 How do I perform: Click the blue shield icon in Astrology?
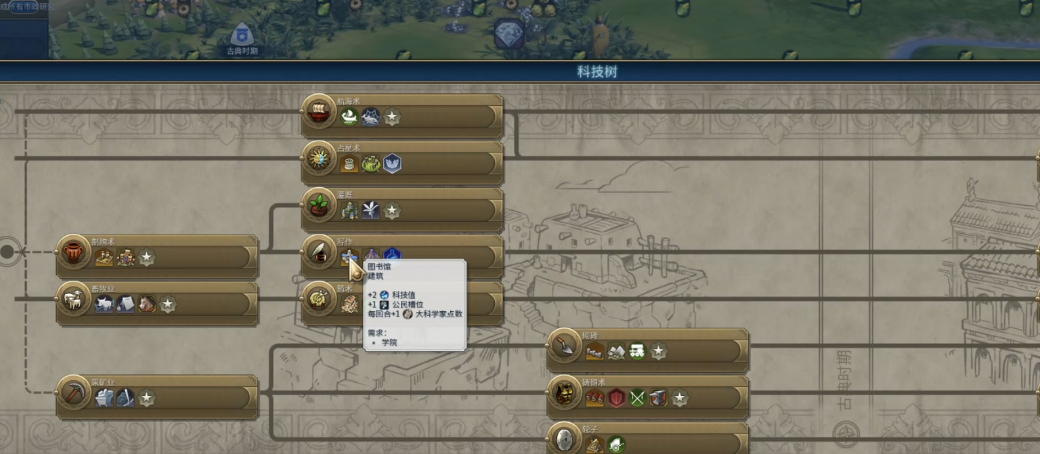(392, 163)
